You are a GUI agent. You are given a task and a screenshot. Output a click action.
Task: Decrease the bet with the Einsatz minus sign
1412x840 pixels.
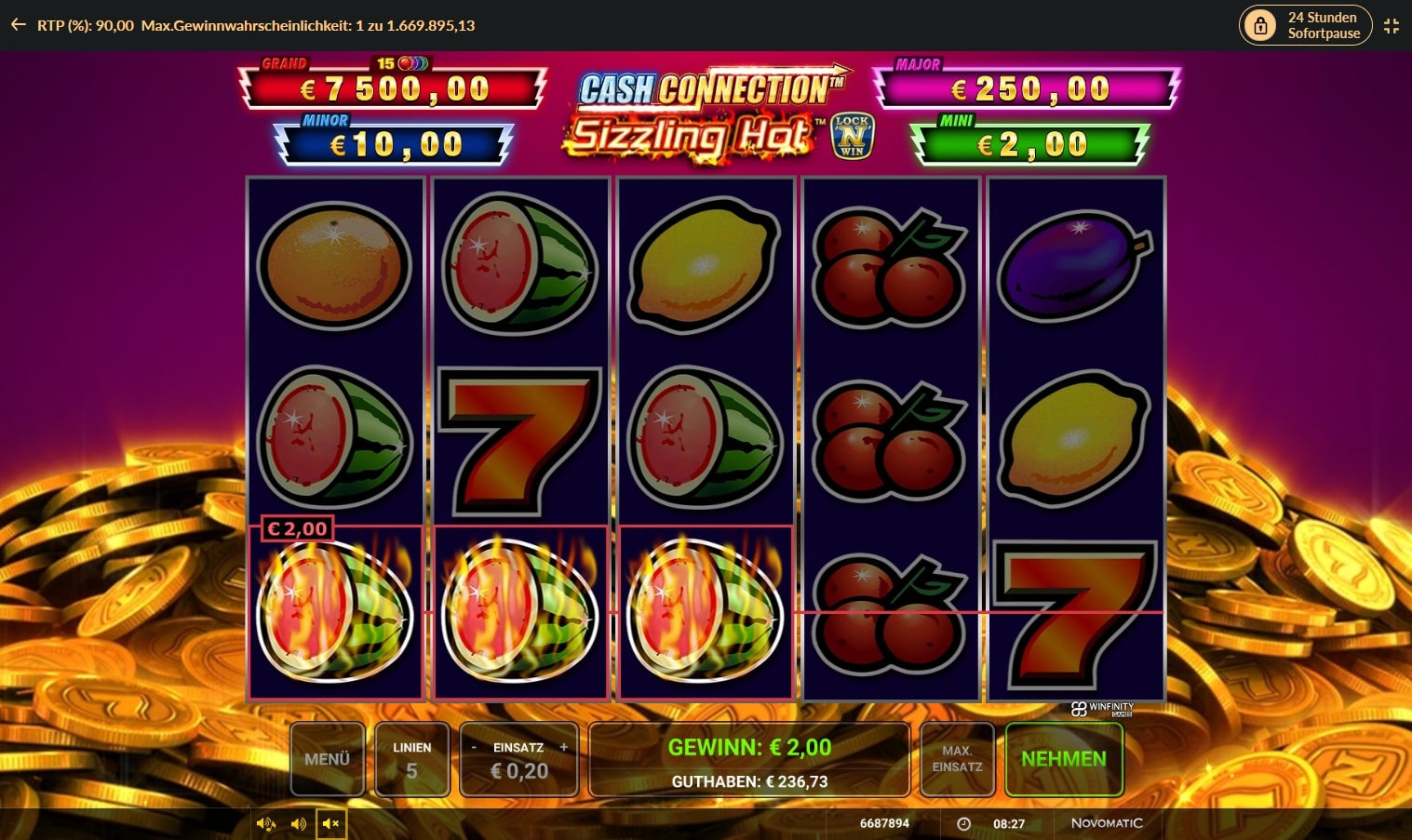pyautogui.click(x=475, y=747)
